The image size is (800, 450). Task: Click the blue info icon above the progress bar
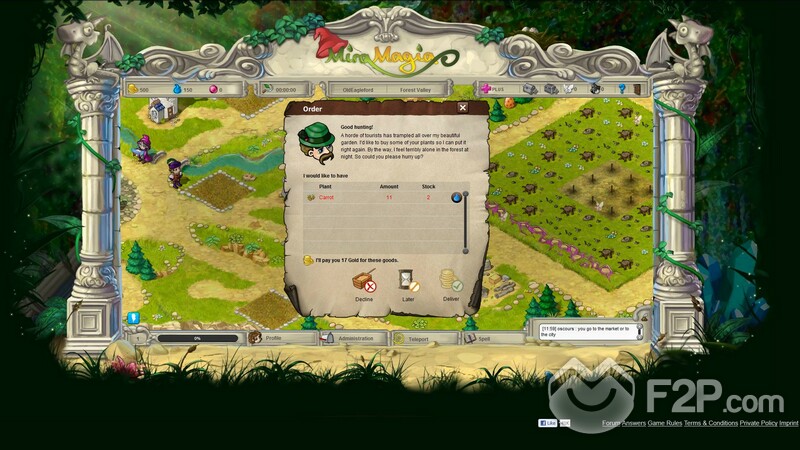pyautogui.click(x=132, y=318)
